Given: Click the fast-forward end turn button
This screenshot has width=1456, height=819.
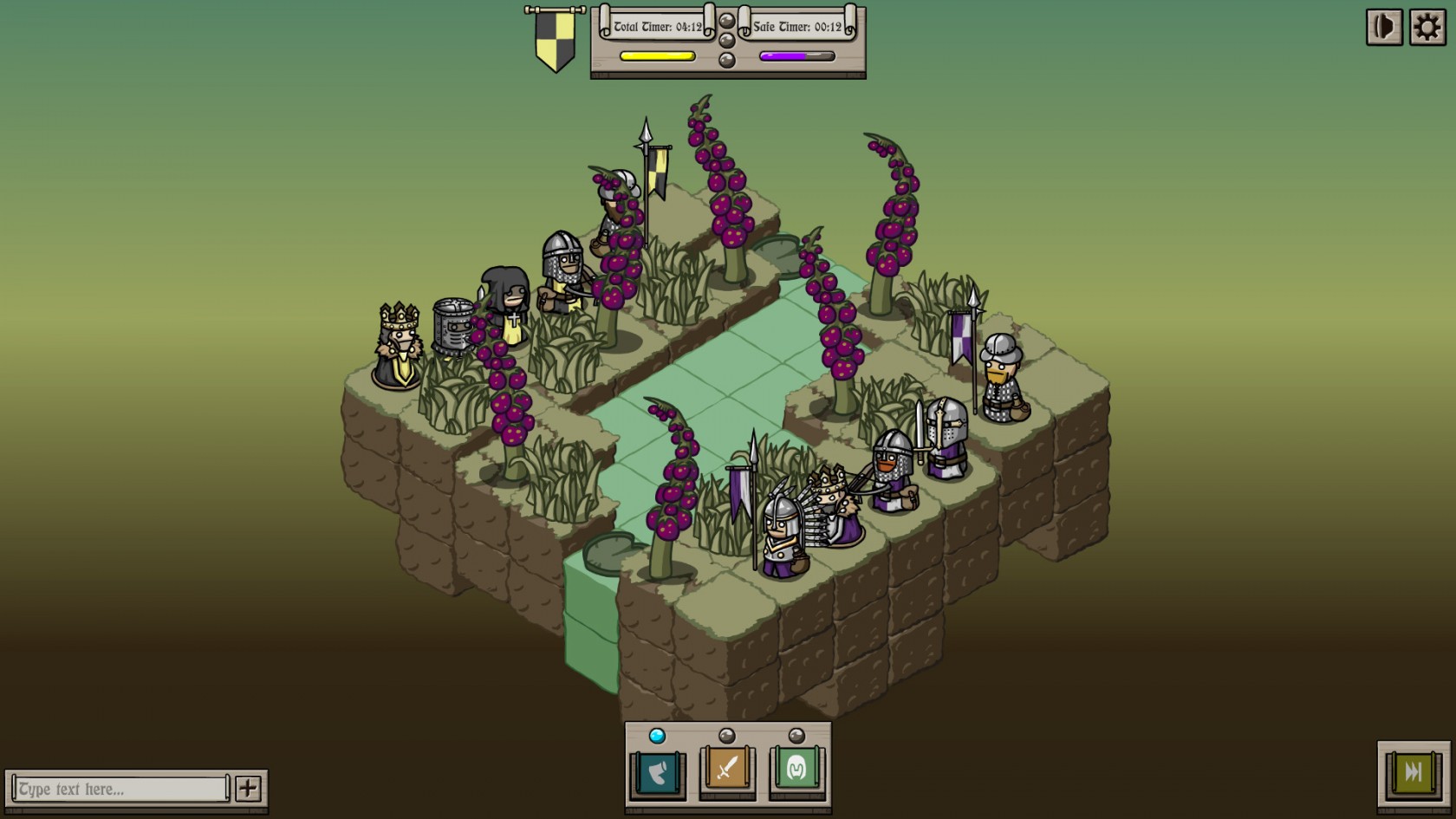Looking at the screenshot, I should [x=1413, y=771].
